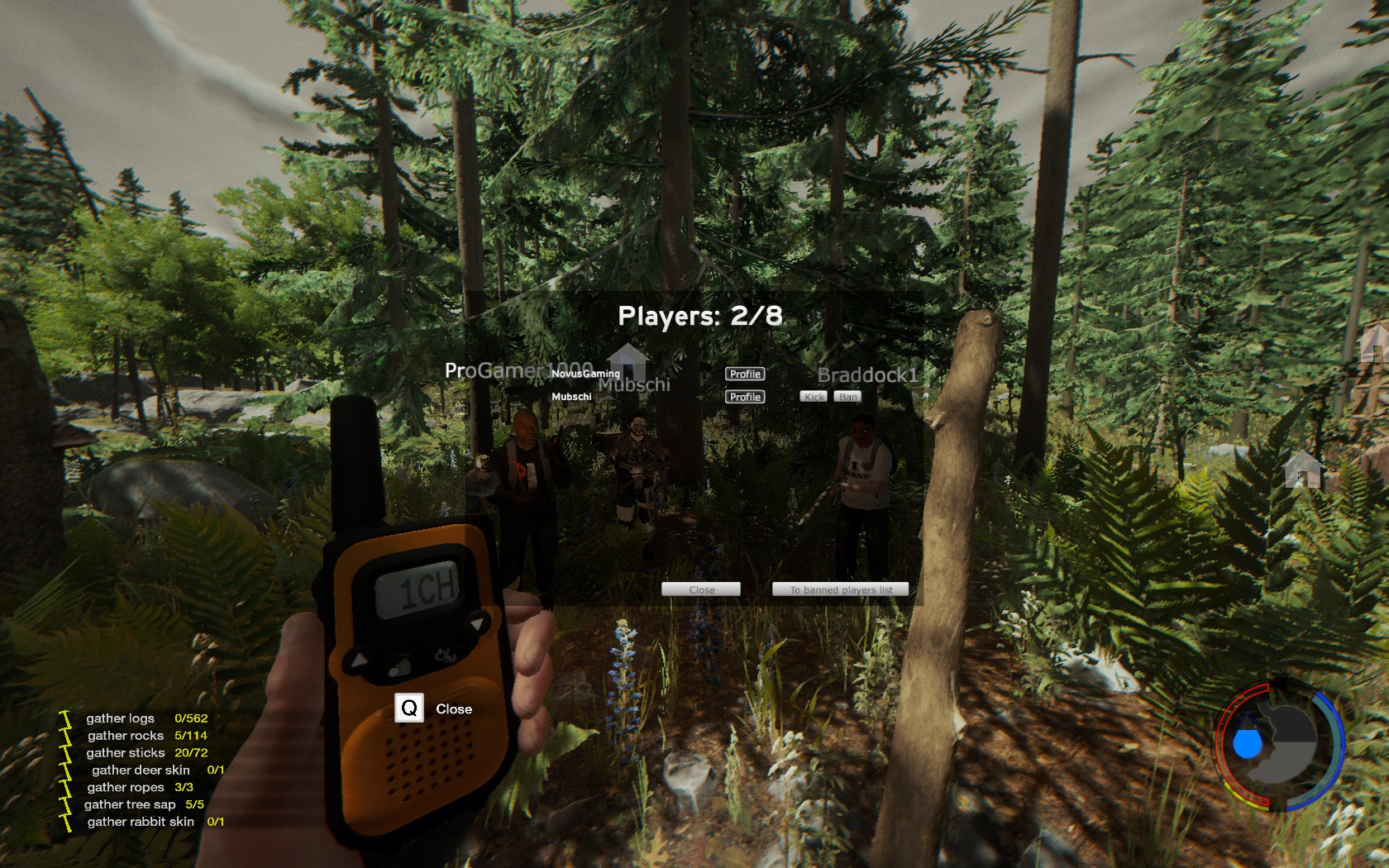Click the gather tree sap task entry

click(130, 804)
